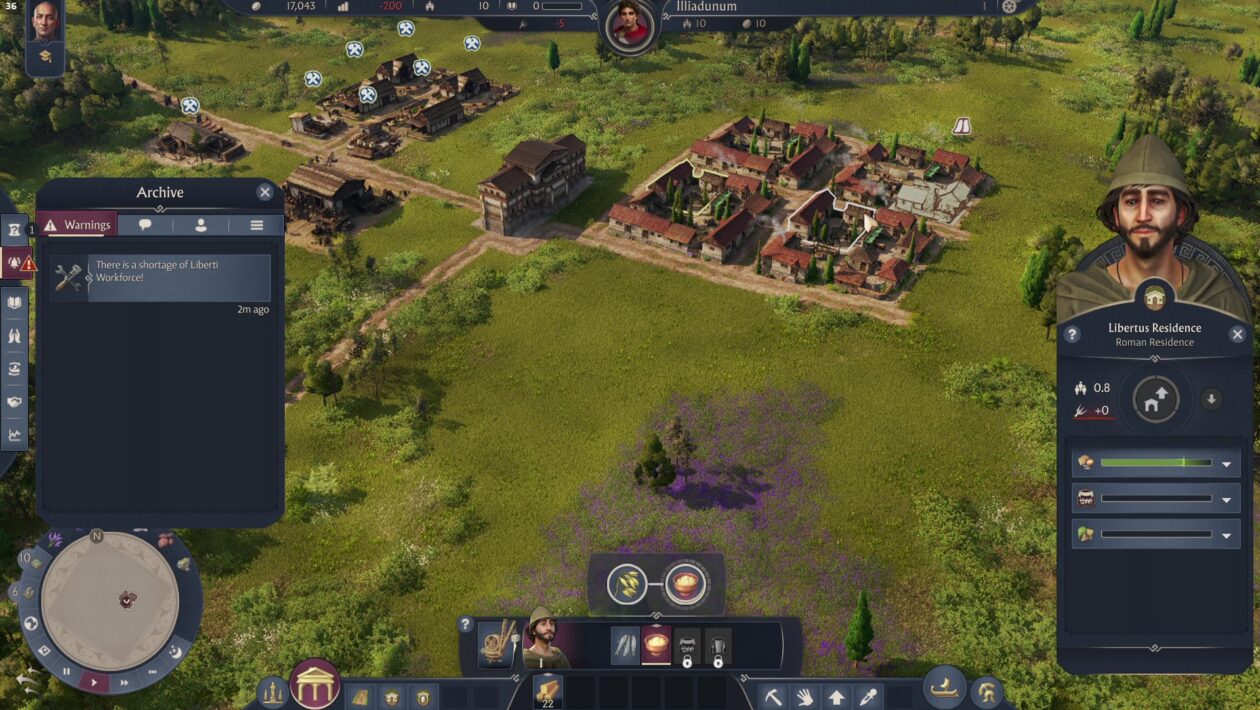Activate the pickaxe demolish tool
The width and height of the screenshot is (1260, 710).
click(773, 697)
